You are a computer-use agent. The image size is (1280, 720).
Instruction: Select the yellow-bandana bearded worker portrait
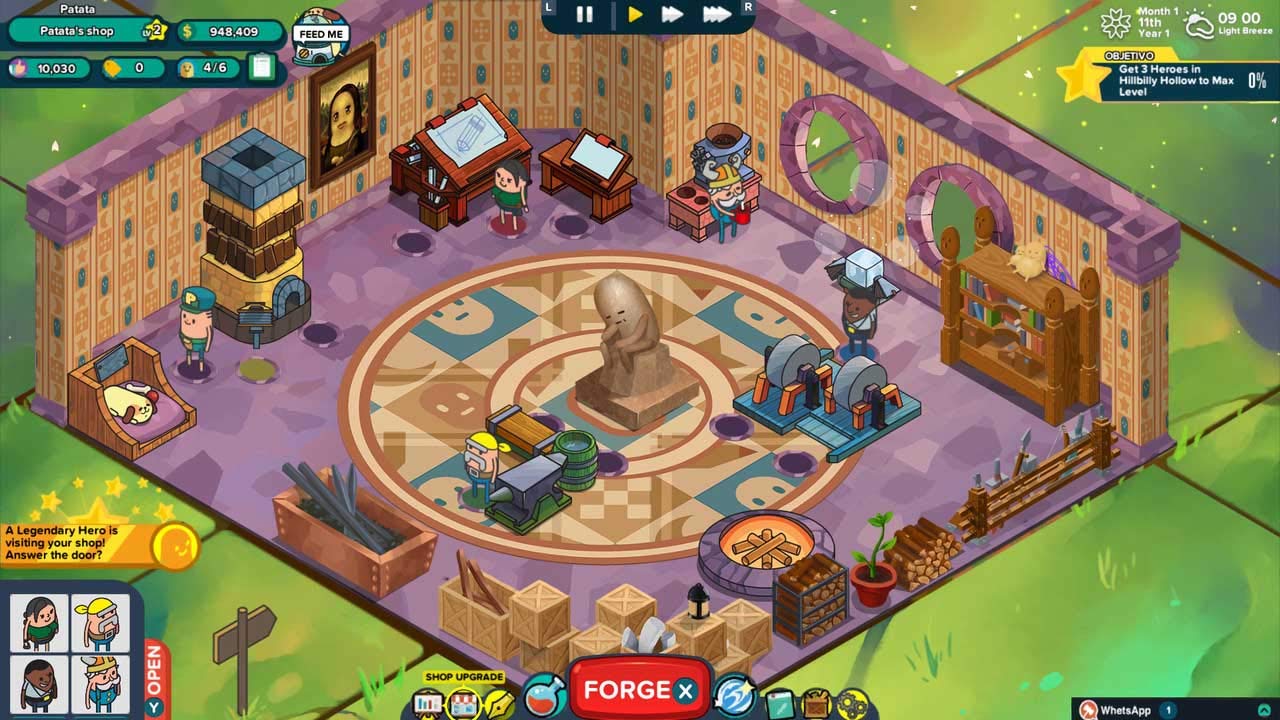click(x=100, y=623)
